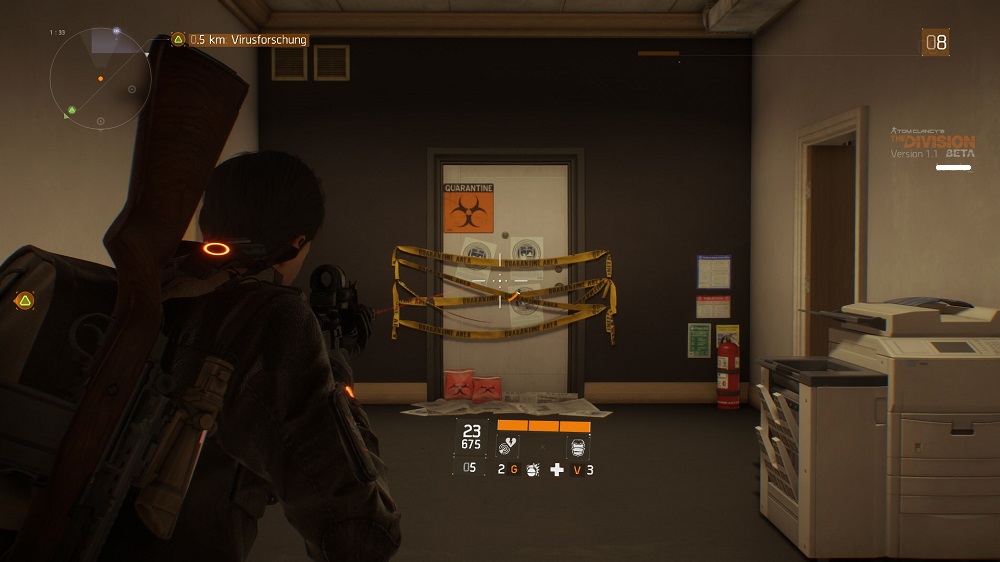
Task: Use a medkit via the white cross icon
Action: (x=557, y=469)
